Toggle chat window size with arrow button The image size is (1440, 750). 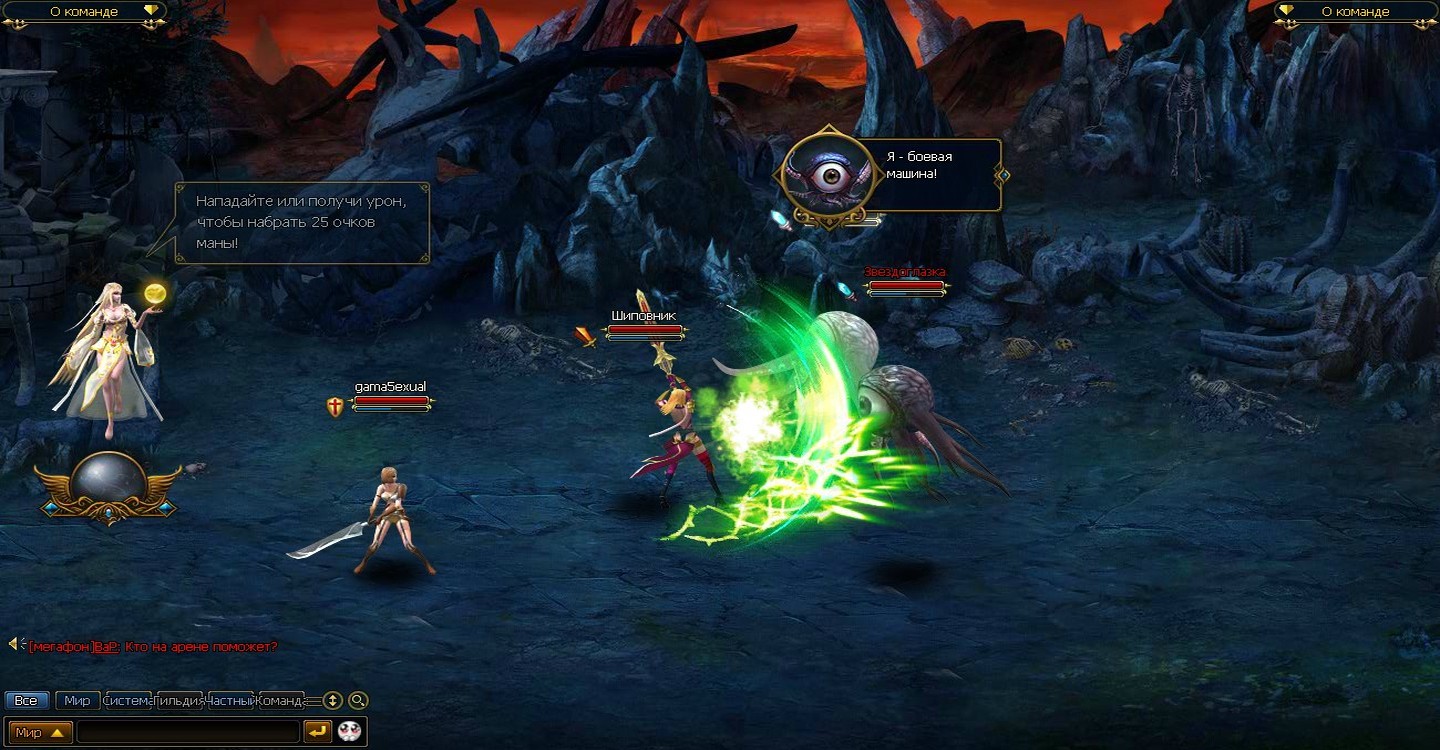click(333, 701)
